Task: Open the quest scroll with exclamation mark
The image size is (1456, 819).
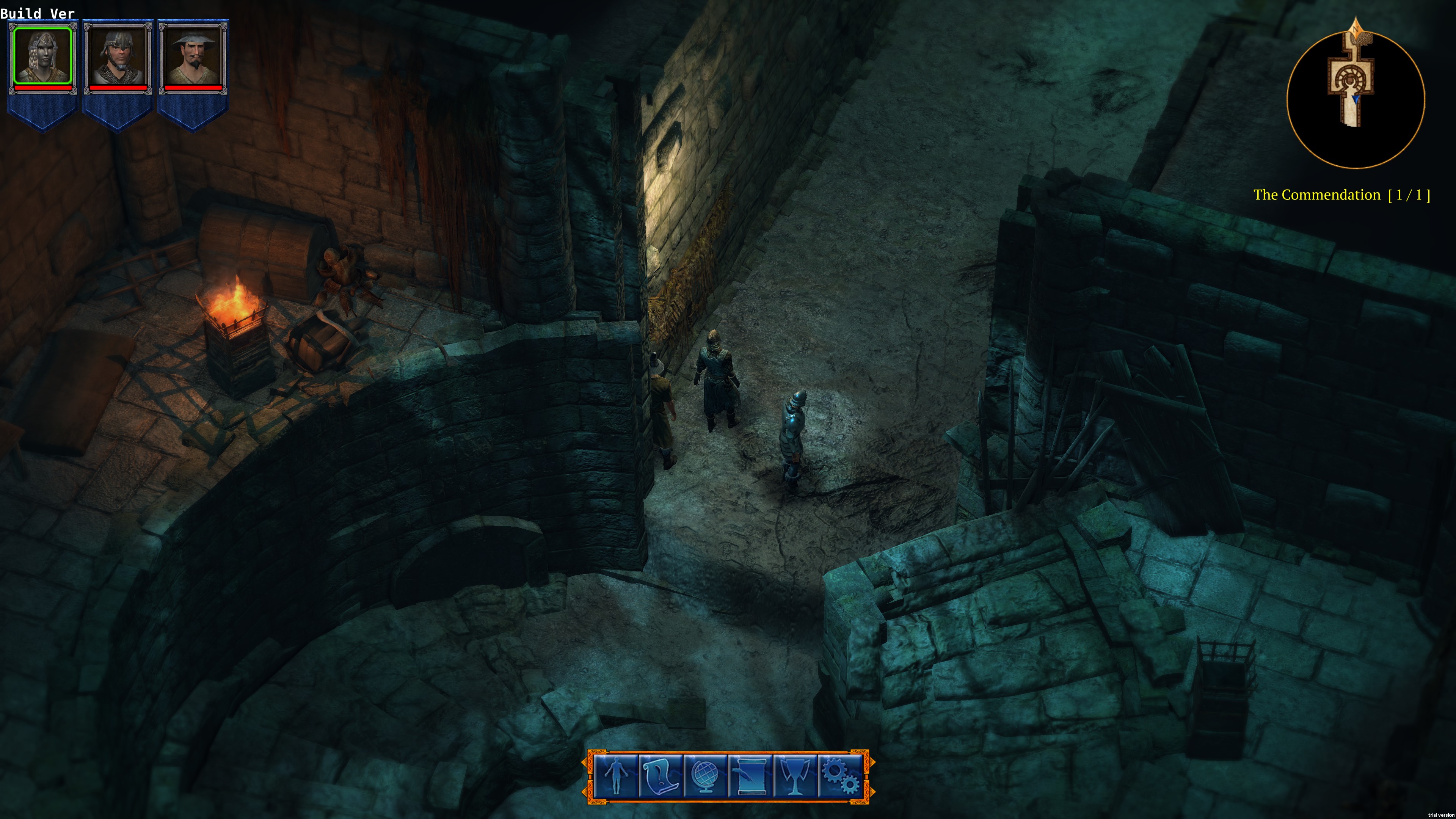Action: click(661, 775)
